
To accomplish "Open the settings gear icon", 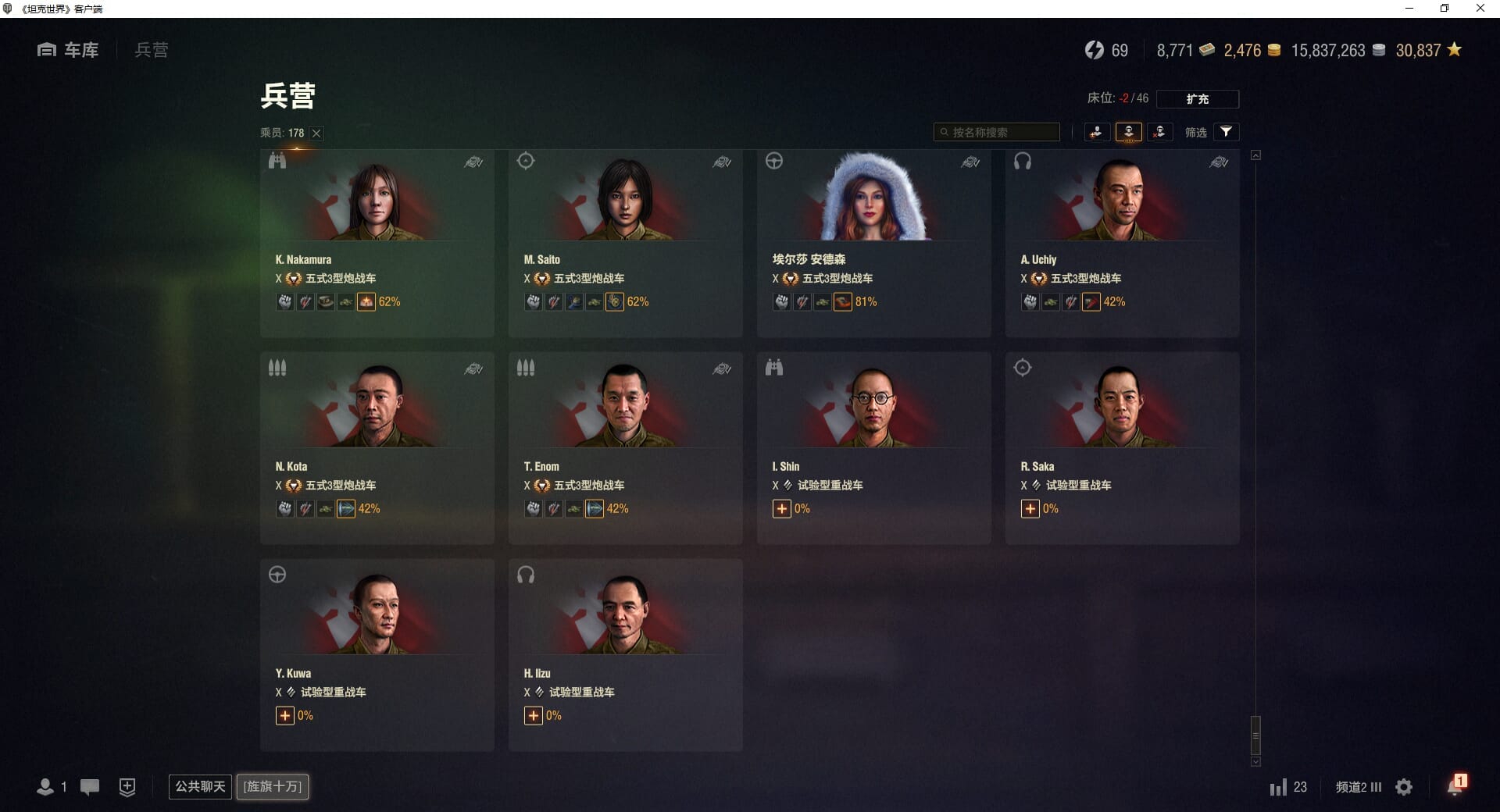I will [1404, 787].
